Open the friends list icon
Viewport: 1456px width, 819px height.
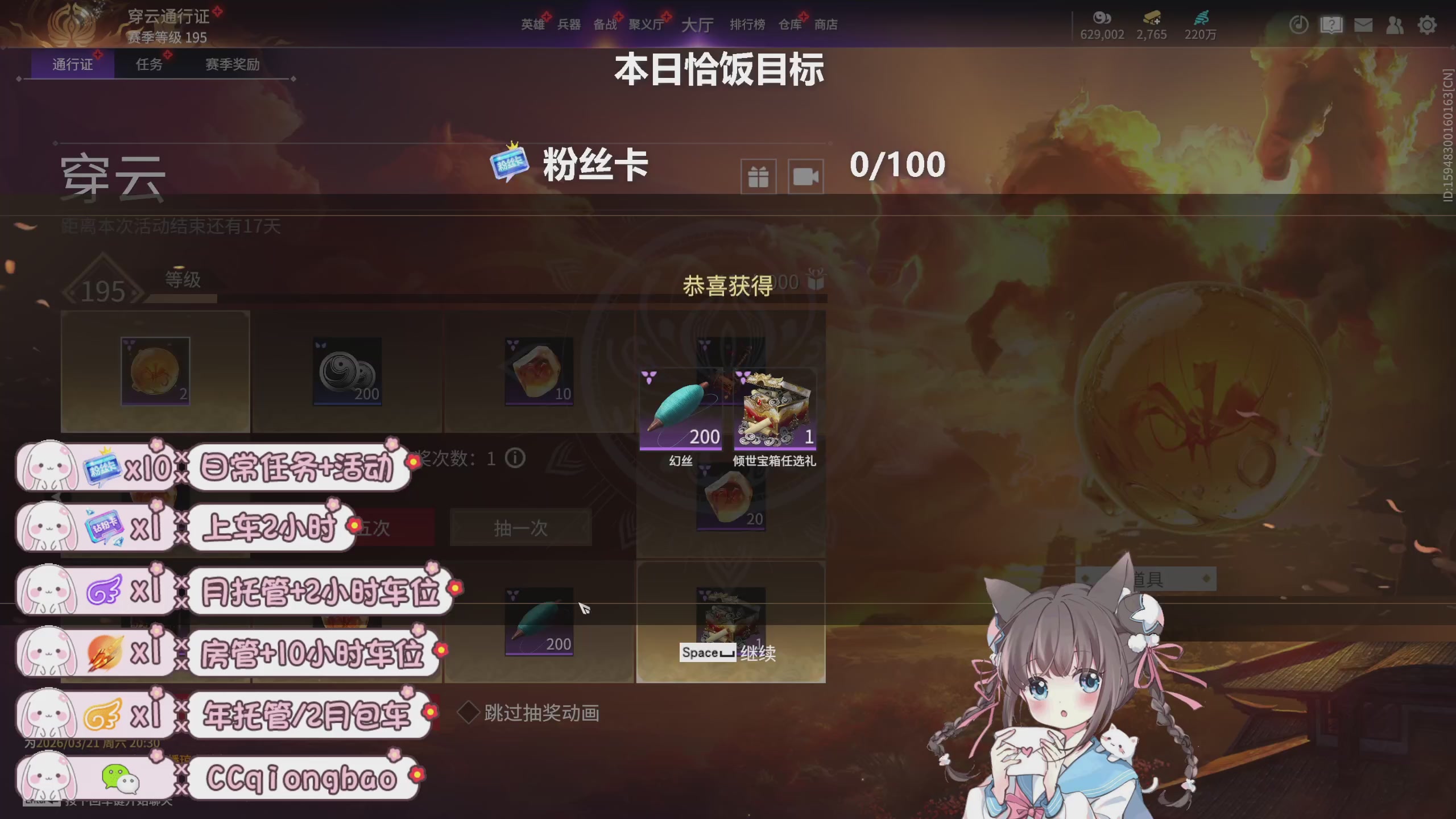tap(1396, 25)
